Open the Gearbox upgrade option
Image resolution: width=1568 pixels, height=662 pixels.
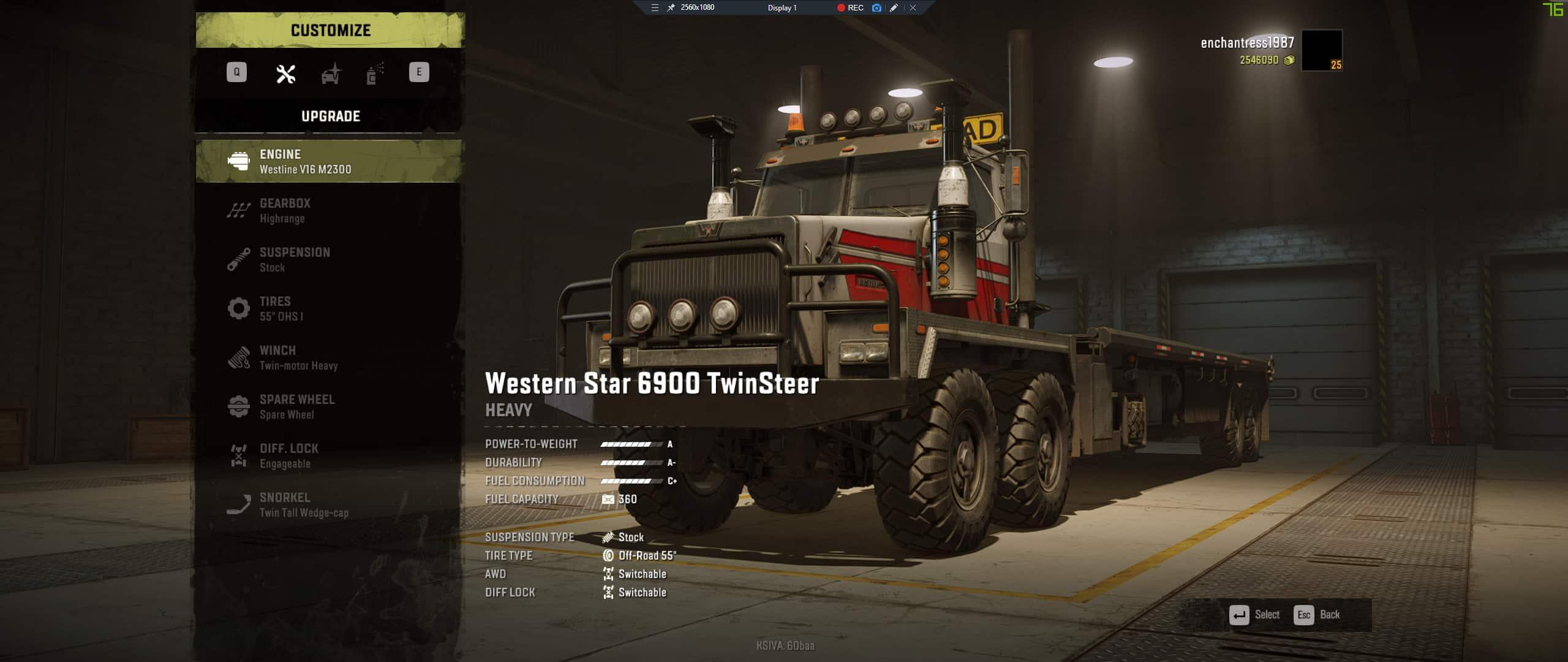[329, 210]
